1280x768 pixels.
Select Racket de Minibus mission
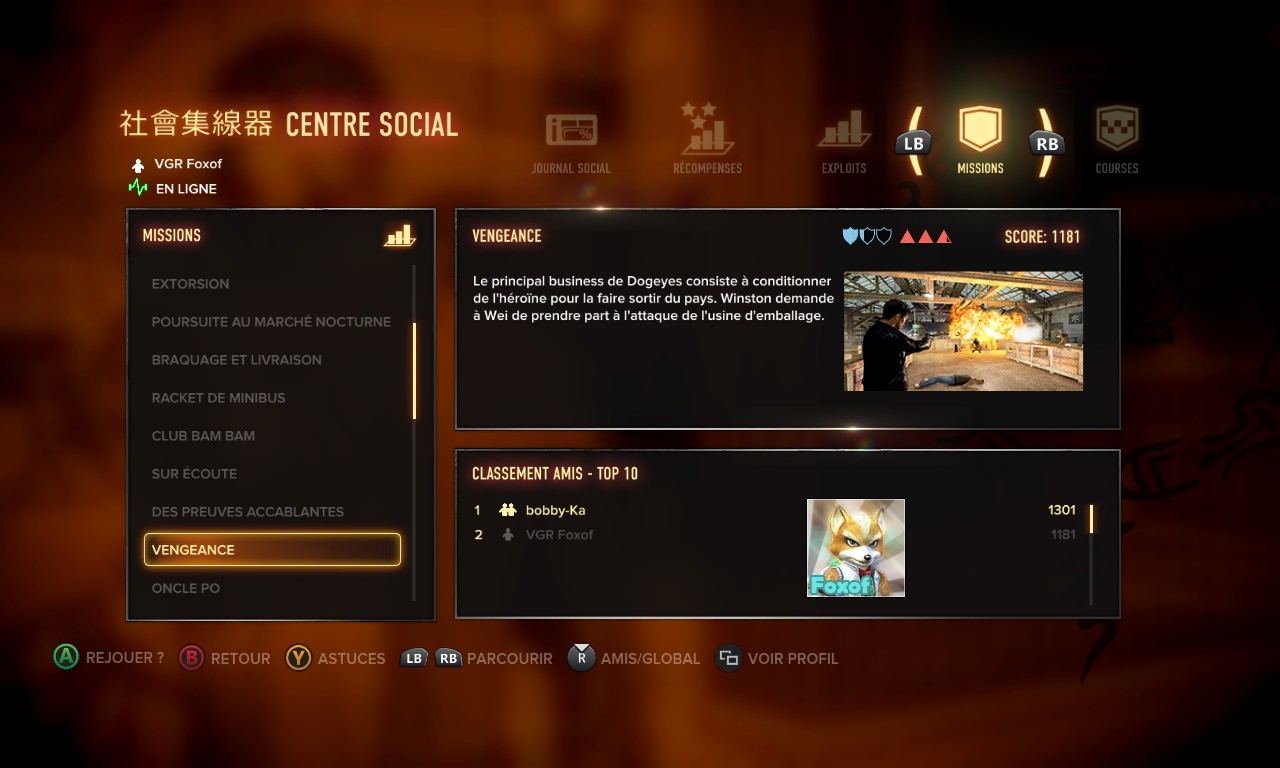(x=218, y=398)
